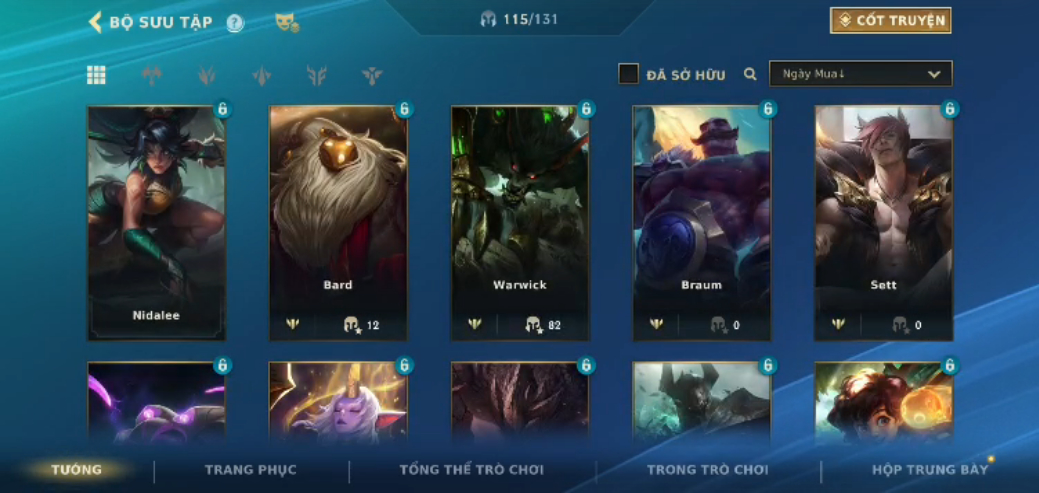This screenshot has width=1039, height=493.
Task: Tick the Đã Sở Hữu checkbox
Action: [x=629, y=74]
